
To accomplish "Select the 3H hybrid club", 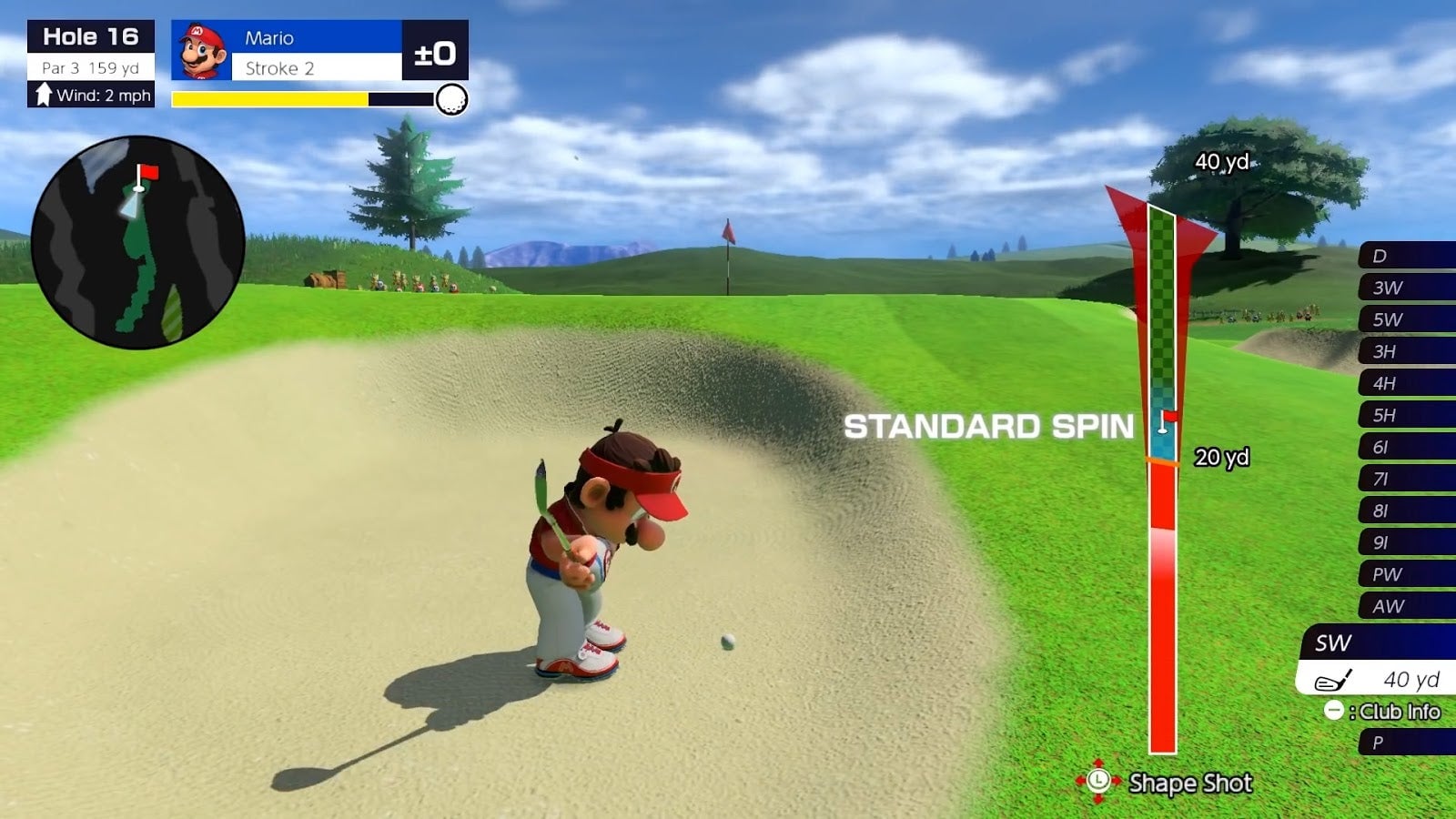I will coord(1407,351).
